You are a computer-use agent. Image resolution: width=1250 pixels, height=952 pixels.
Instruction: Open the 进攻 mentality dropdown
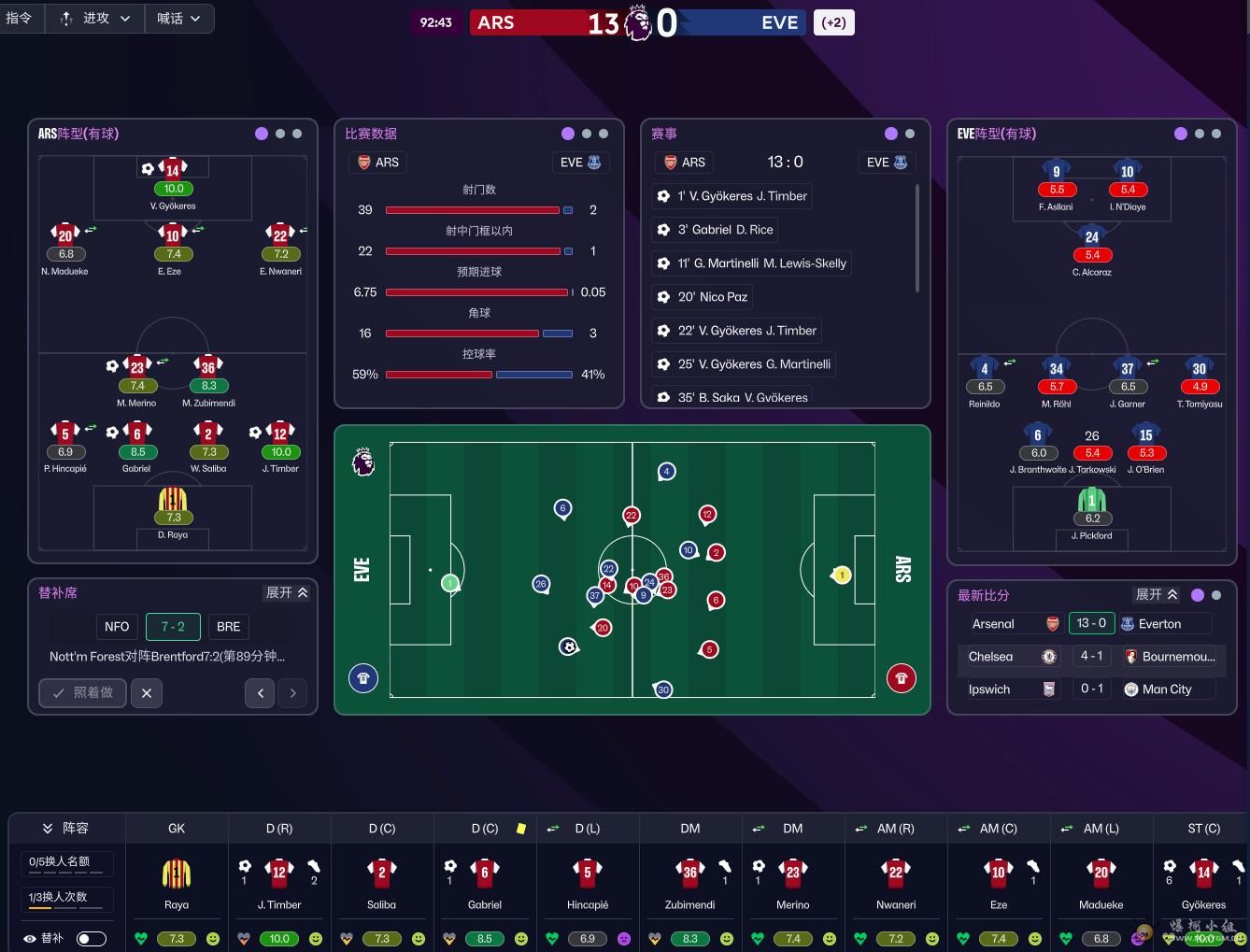pos(94,19)
